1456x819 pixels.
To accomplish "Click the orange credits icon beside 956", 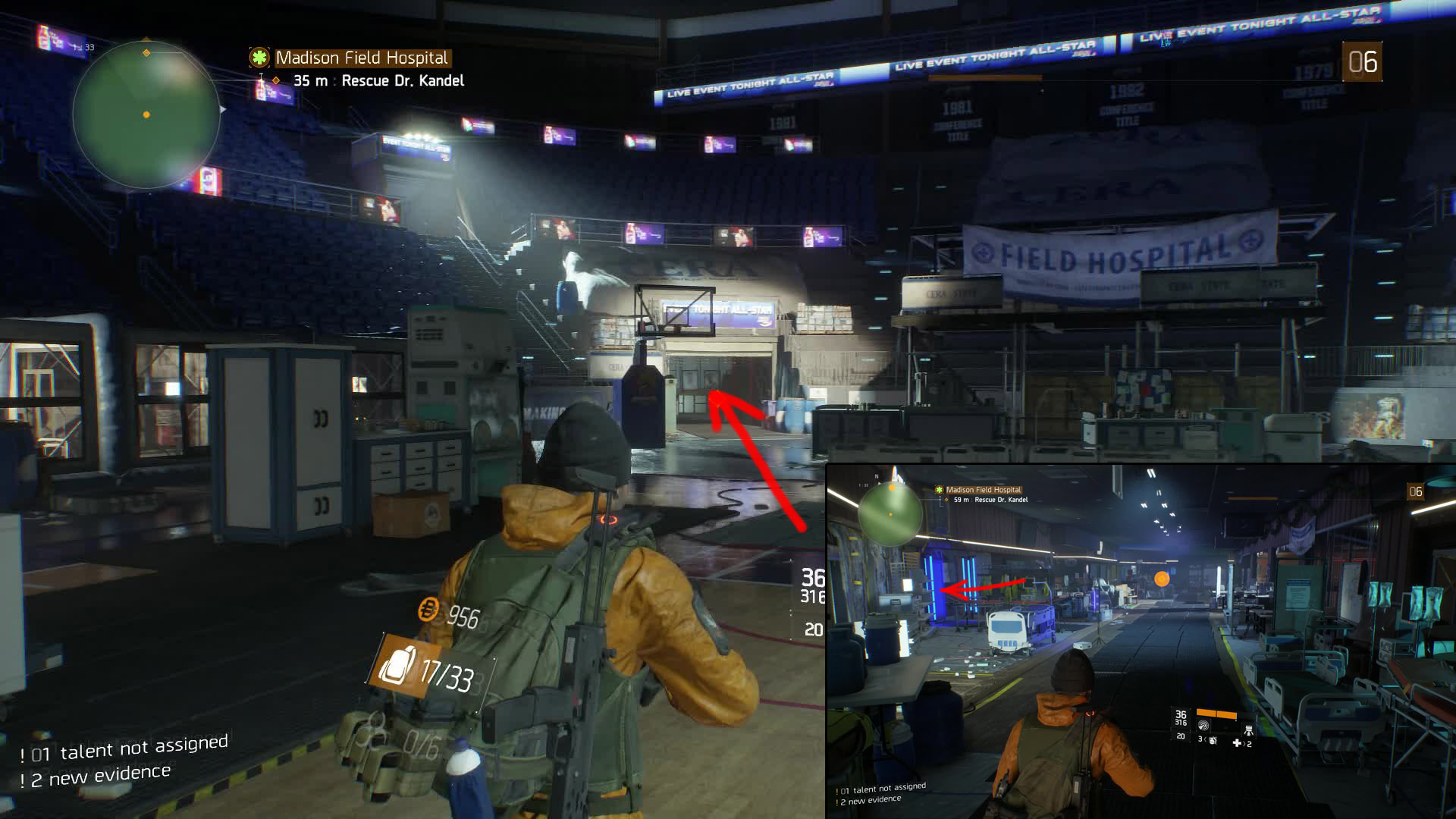I will pyautogui.click(x=428, y=609).
